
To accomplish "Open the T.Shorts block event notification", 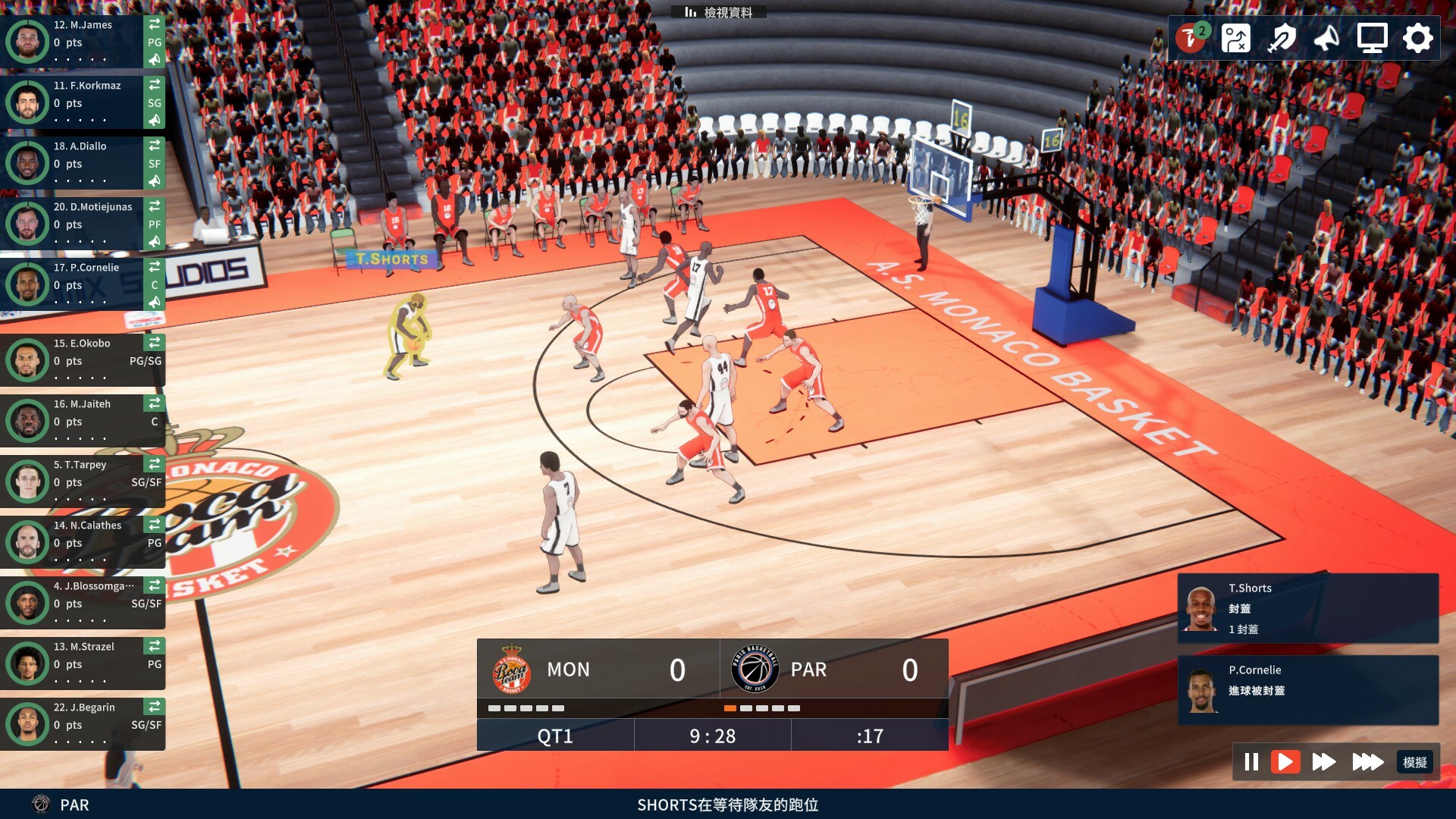I will (x=1307, y=608).
